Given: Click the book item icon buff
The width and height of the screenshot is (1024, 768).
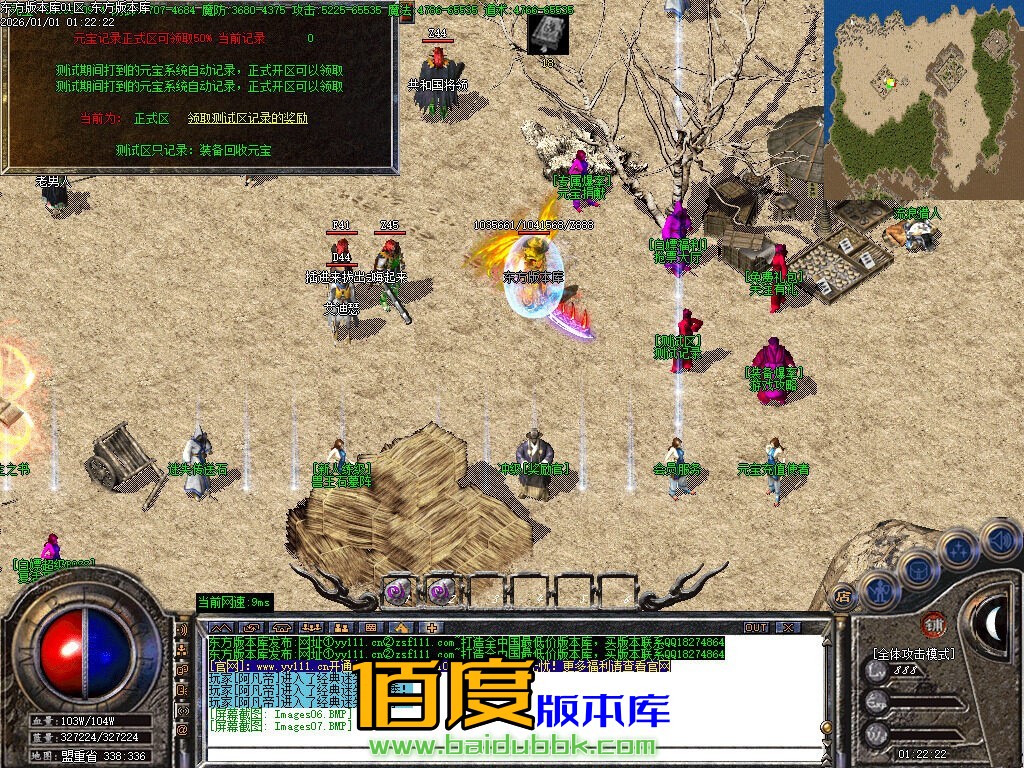Looking at the screenshot, I should (x=548, y=33).
